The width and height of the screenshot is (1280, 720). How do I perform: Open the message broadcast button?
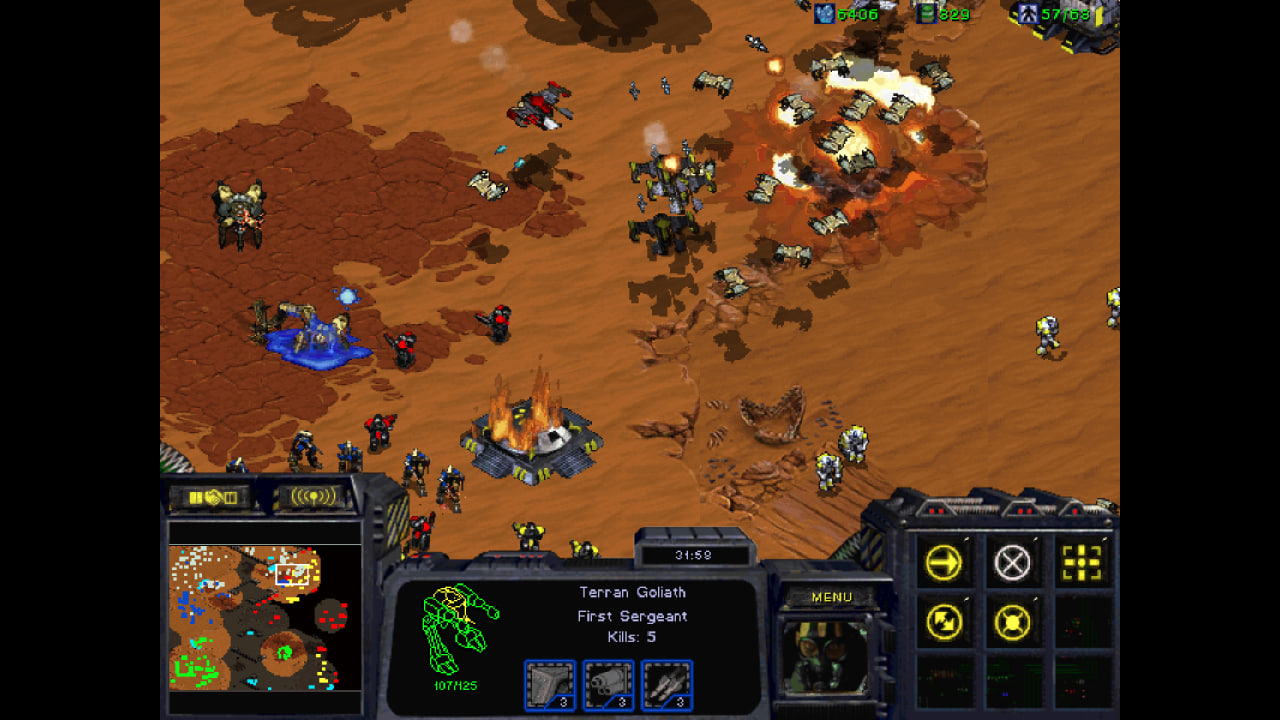(x=313, y=497)
